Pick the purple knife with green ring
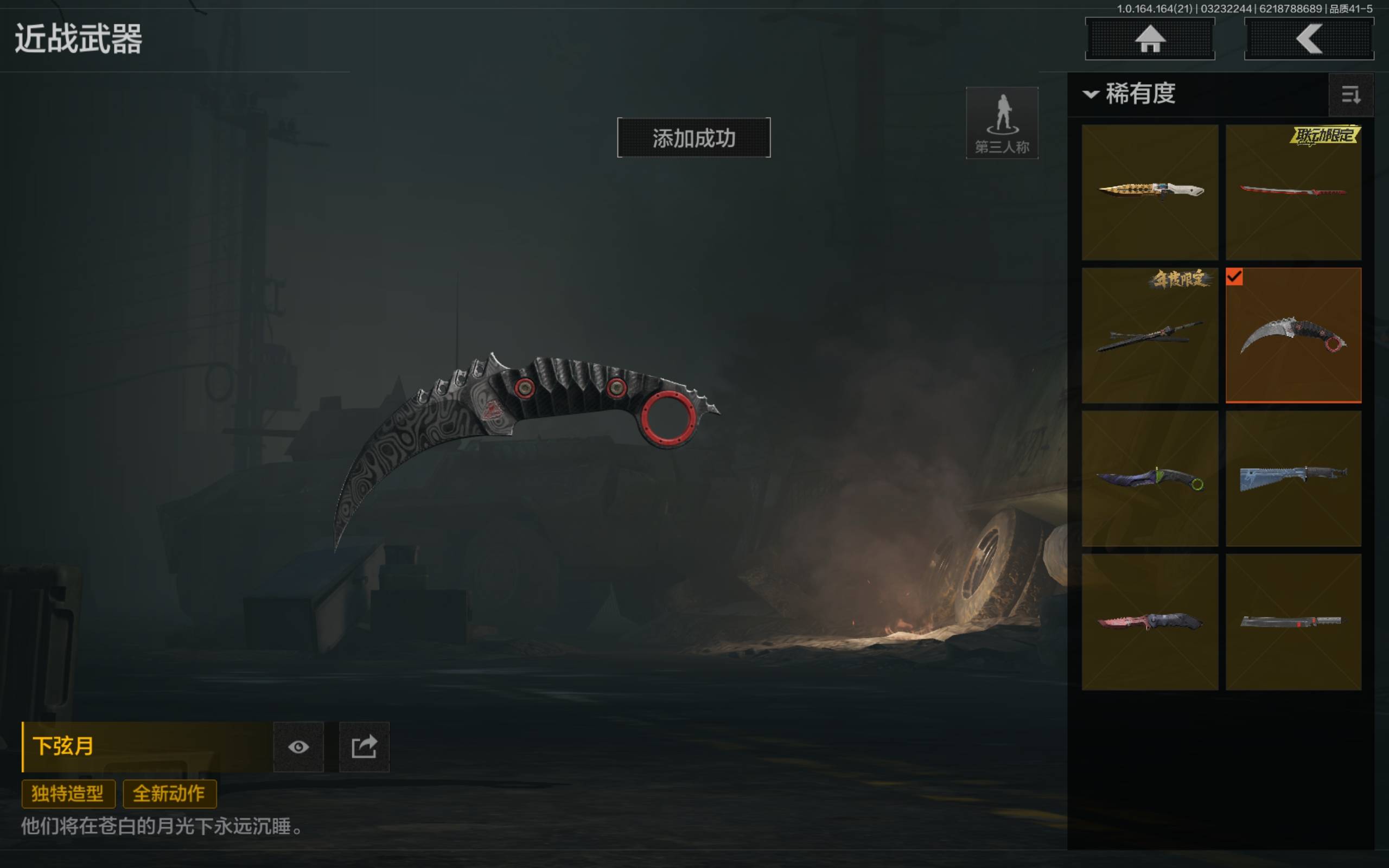 1150,478
